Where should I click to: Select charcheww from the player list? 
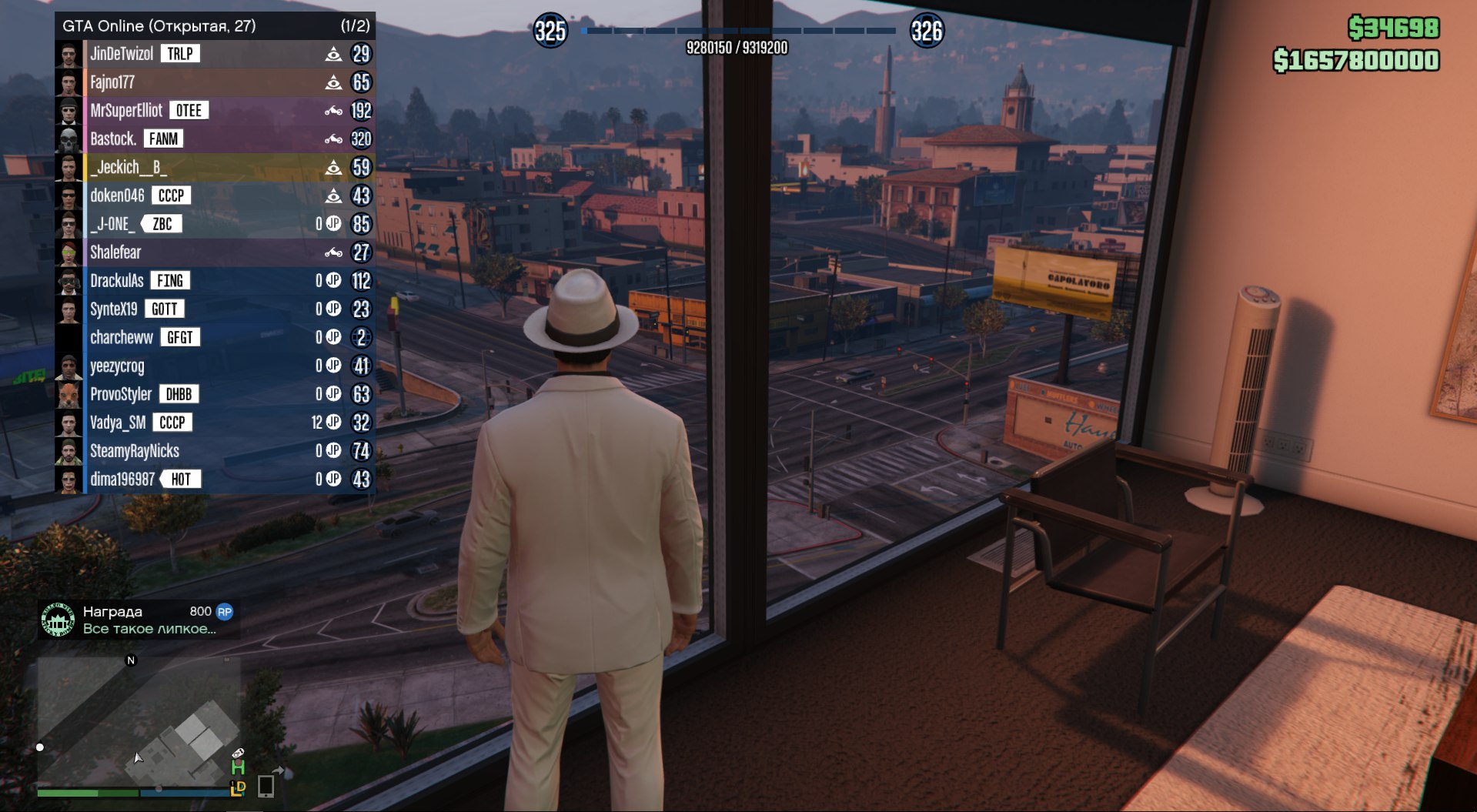122,338
